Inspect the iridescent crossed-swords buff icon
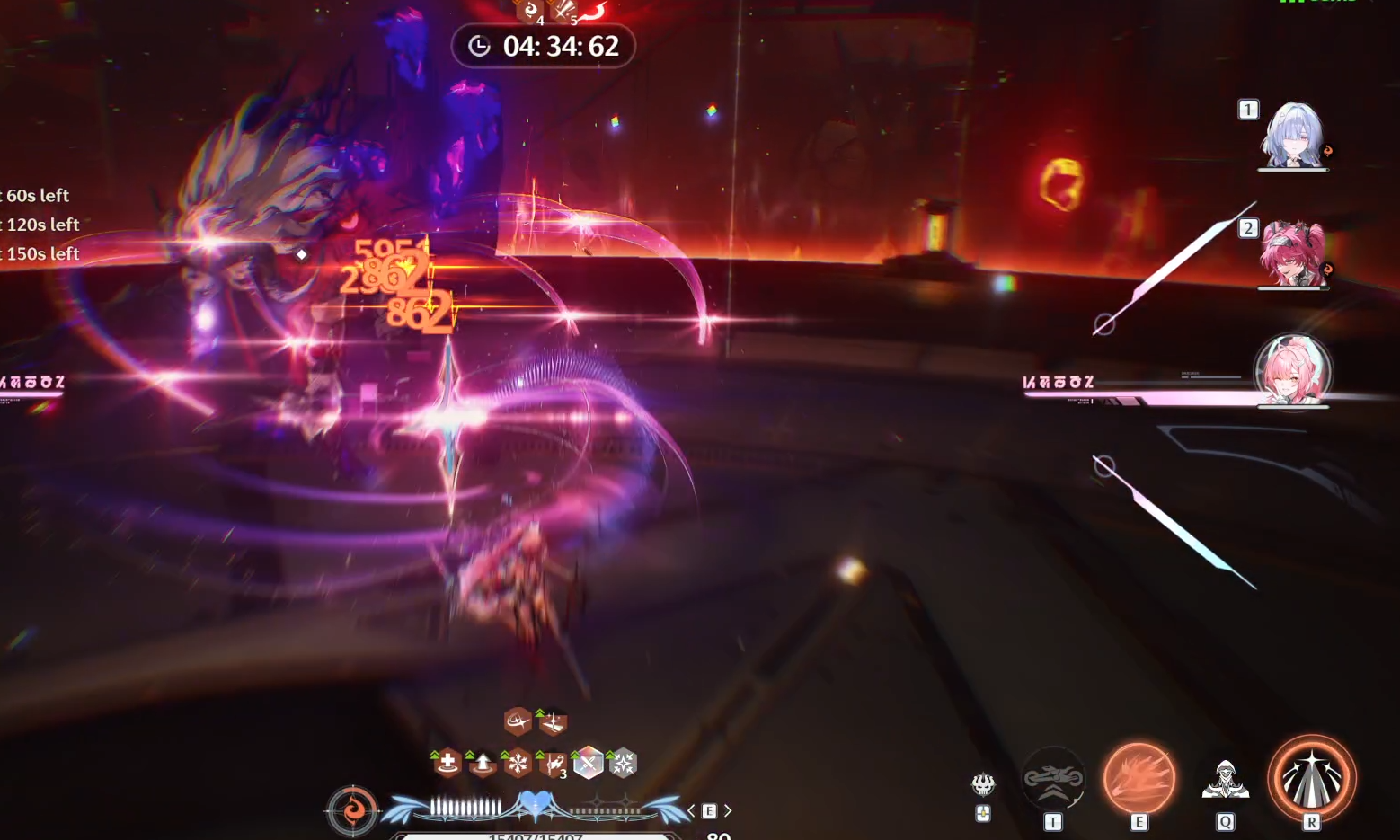Viewport: 1400px width, 840px height. pyautogui.click(x=588, y=764)
